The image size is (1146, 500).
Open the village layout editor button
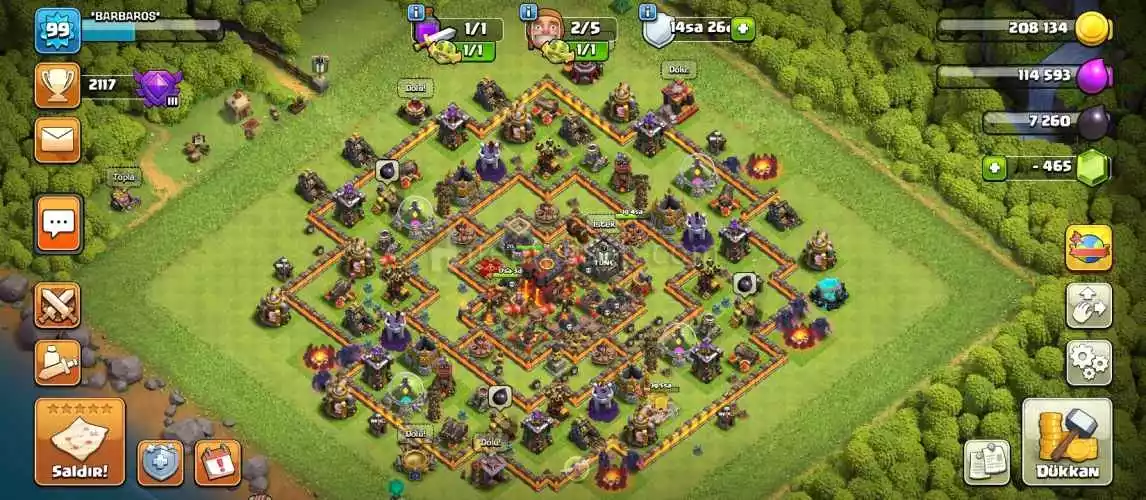[x=1088, y=305]
